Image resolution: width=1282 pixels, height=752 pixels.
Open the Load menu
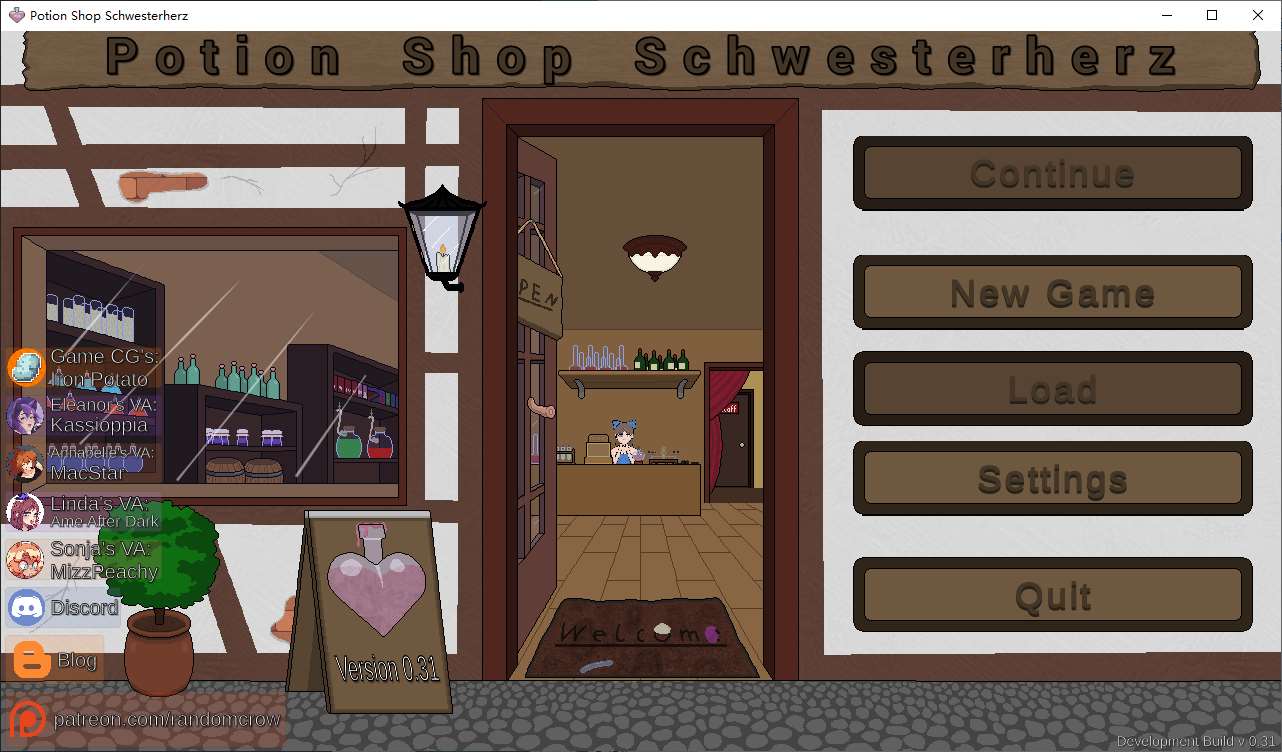[1052, 389]
